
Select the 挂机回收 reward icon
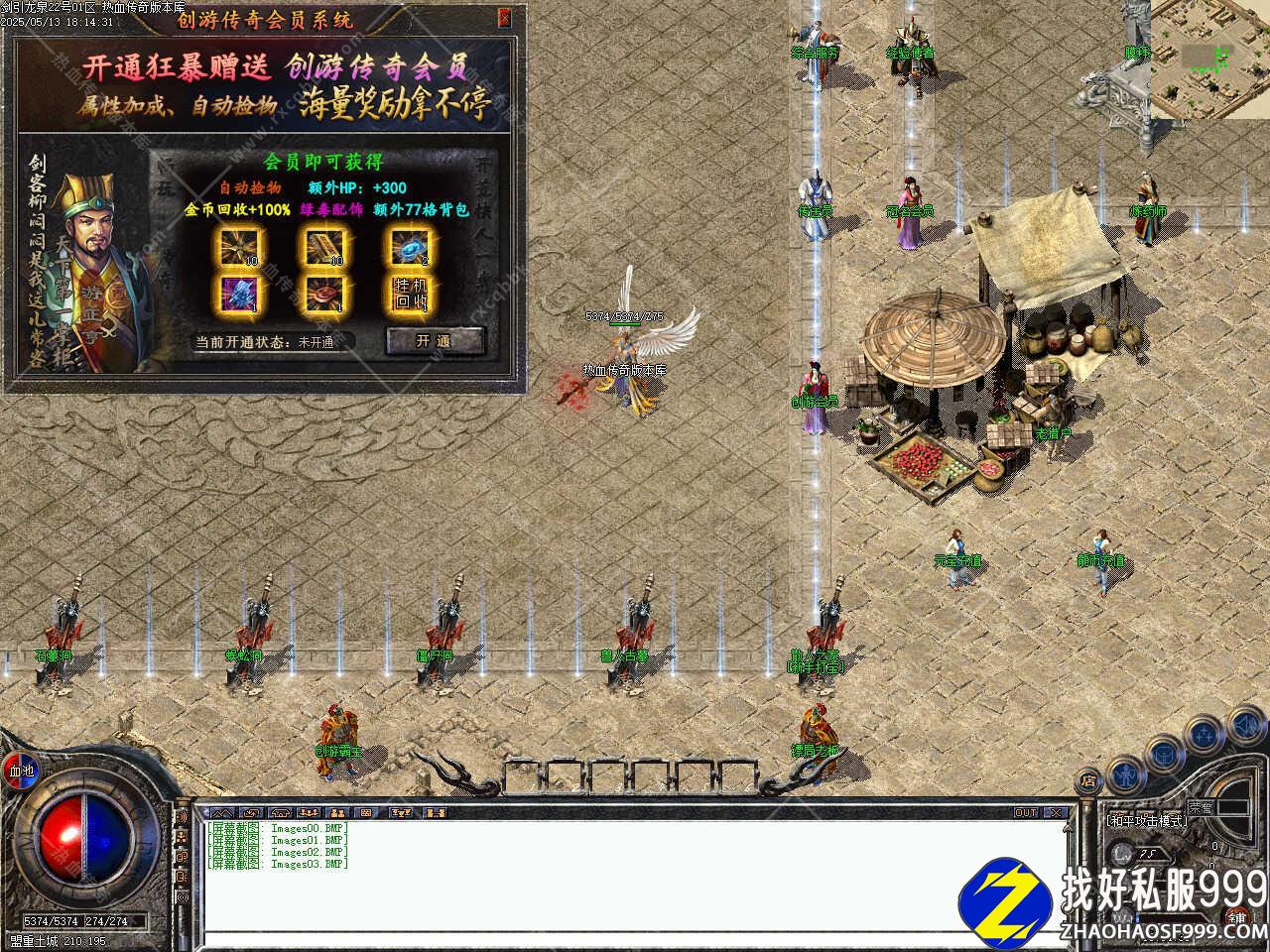[x=410, y=293]
